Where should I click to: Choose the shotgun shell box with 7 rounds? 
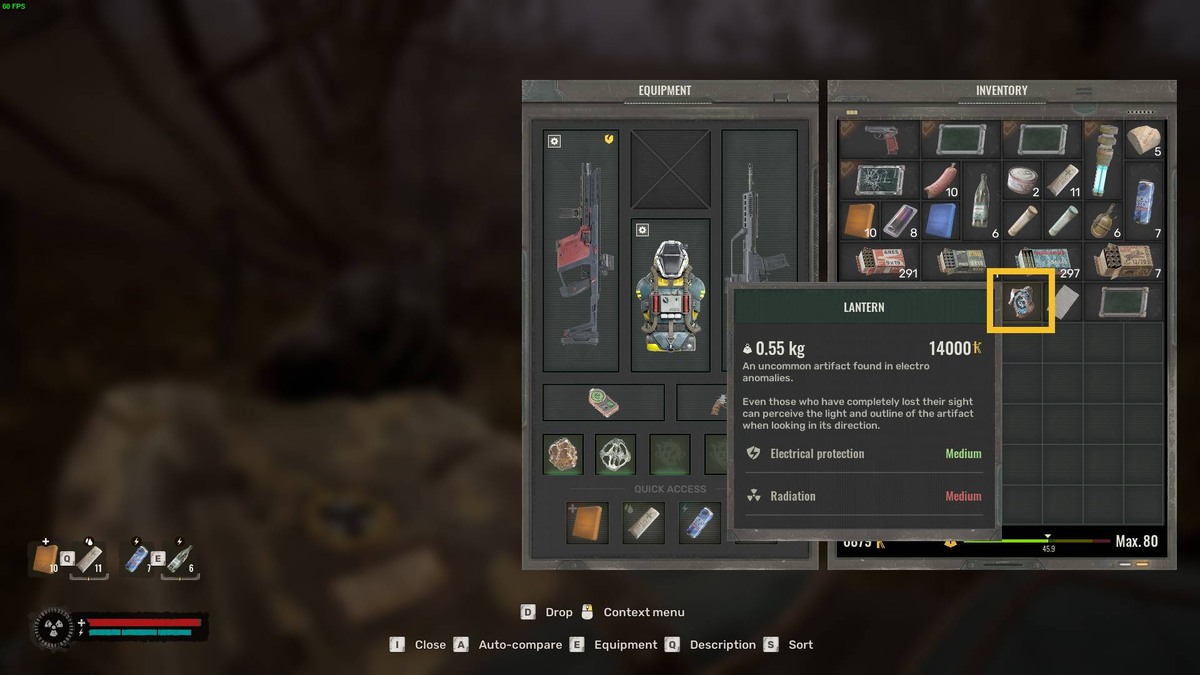click(1124, 262)
